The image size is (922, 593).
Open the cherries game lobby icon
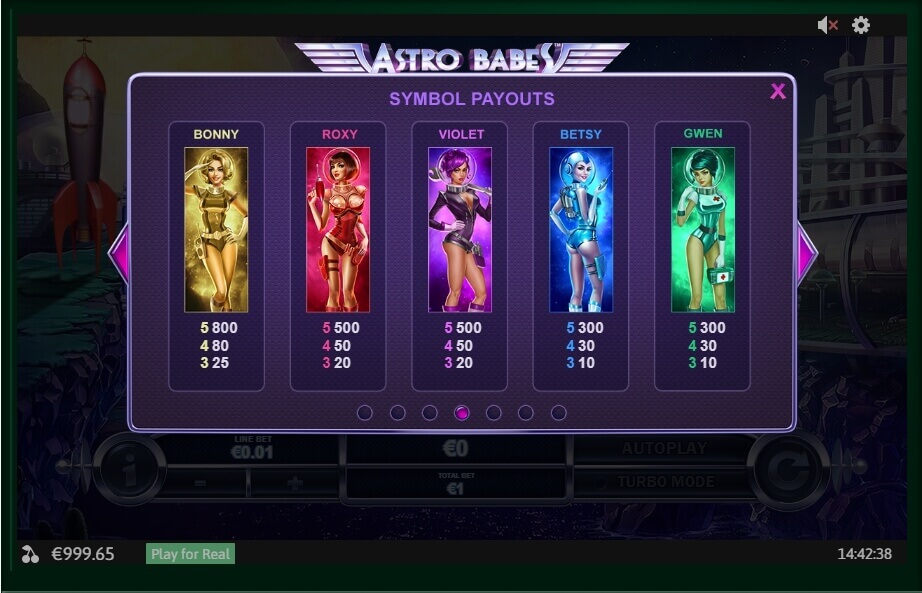29,554
